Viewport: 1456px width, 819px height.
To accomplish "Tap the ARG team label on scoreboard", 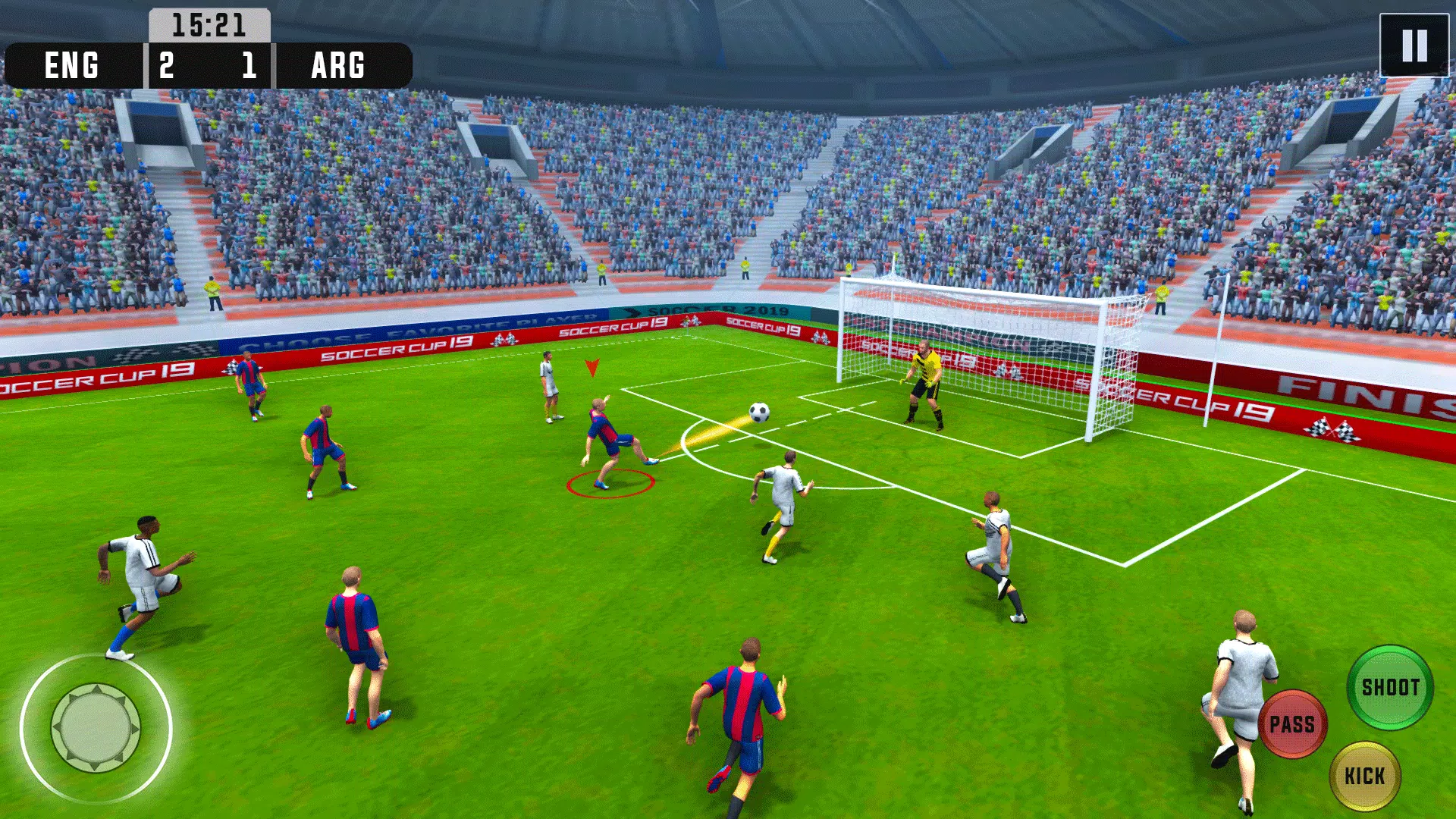I will 337,67.
